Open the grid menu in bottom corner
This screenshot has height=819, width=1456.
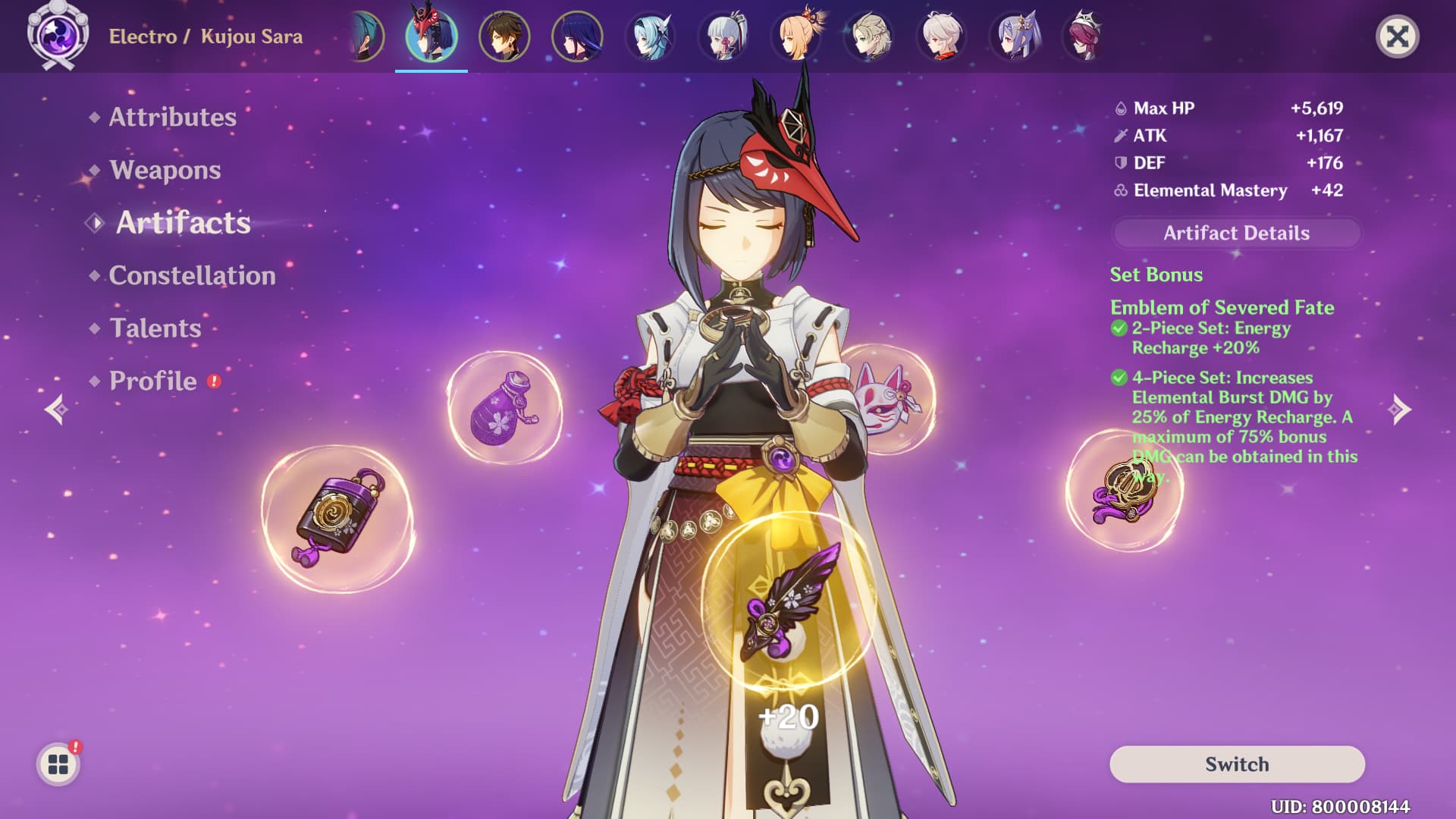pos(58,764)
